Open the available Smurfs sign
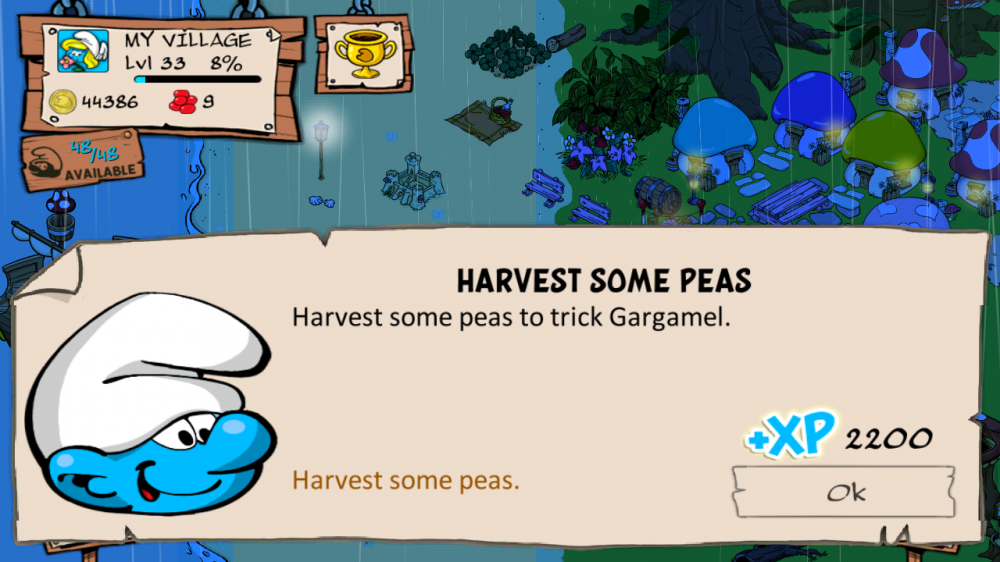Viewport: 1000px width, 562px height. [81, 160]
